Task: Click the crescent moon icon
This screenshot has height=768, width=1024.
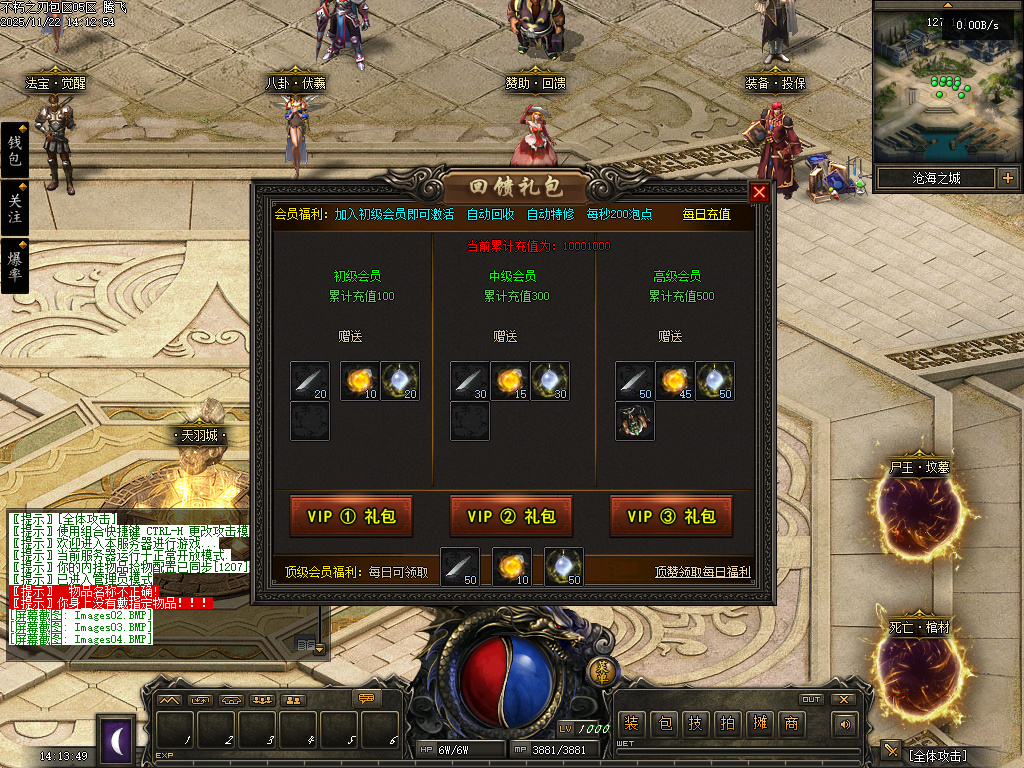Action: (117, 740)
